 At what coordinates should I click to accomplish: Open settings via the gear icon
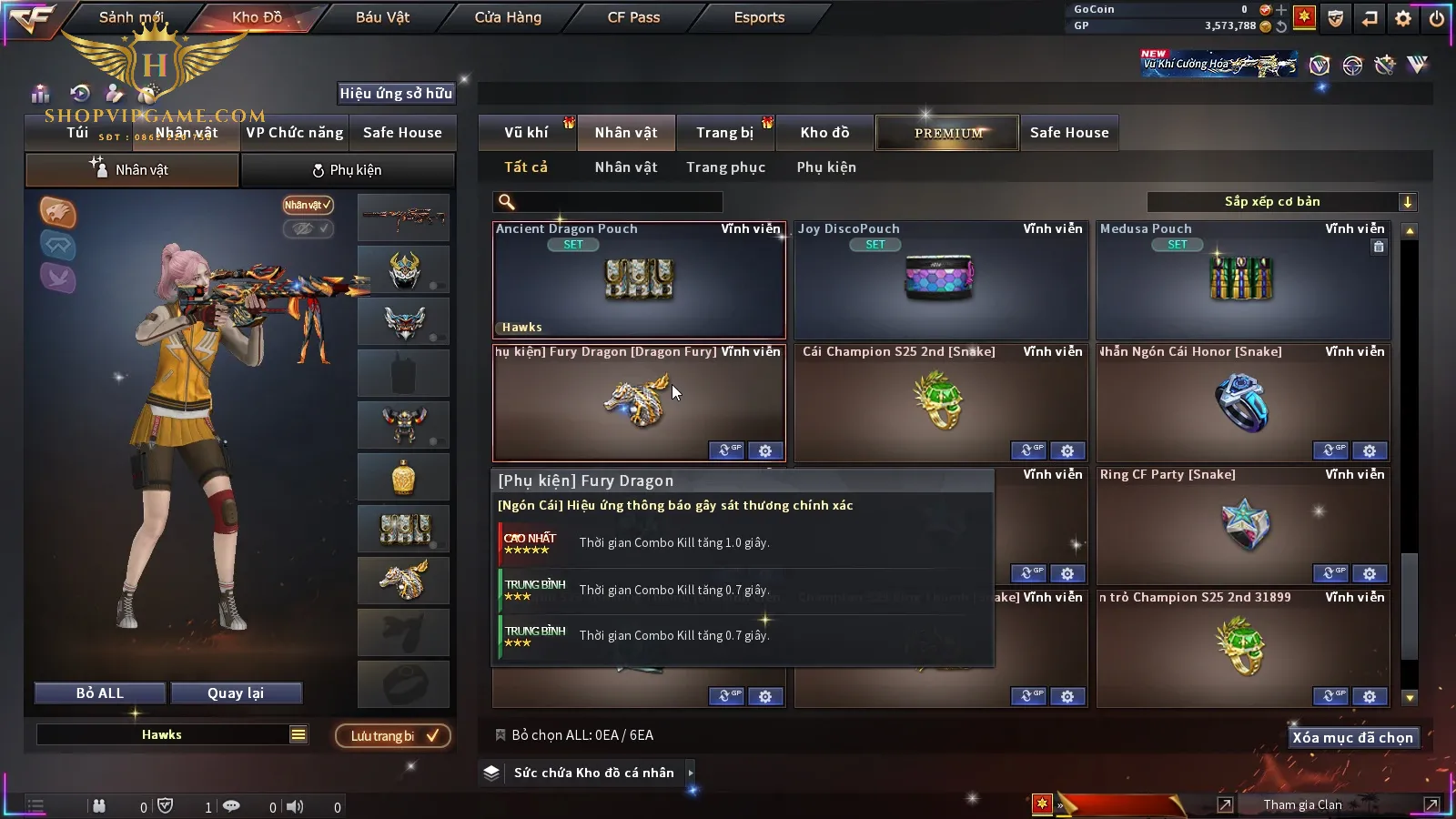click(1403, 18)
